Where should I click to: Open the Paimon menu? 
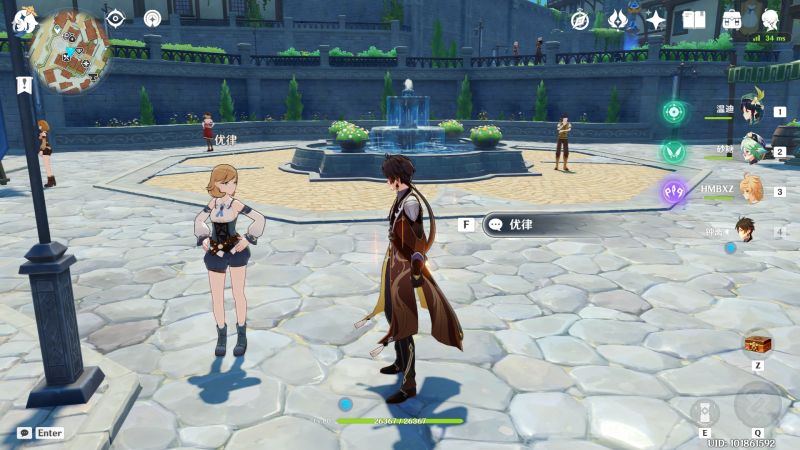[x=22, y=19]
